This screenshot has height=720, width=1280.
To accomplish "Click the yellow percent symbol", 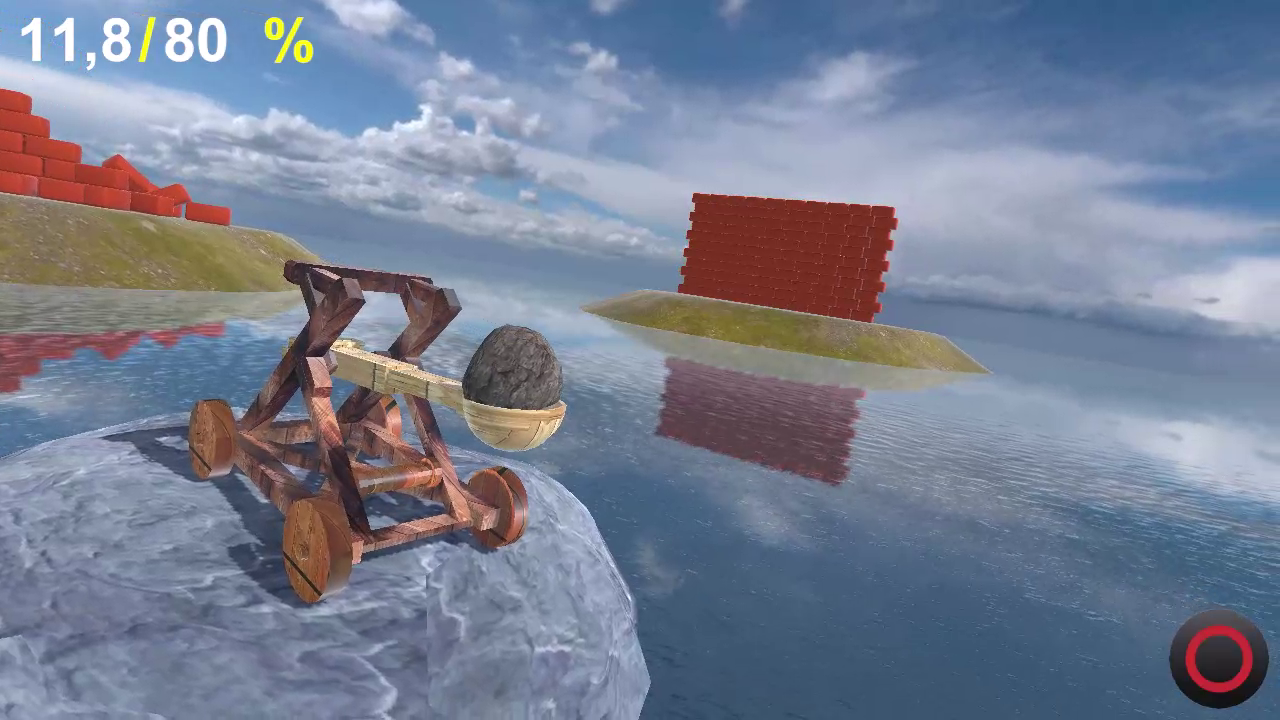I will tap(287, 41).
